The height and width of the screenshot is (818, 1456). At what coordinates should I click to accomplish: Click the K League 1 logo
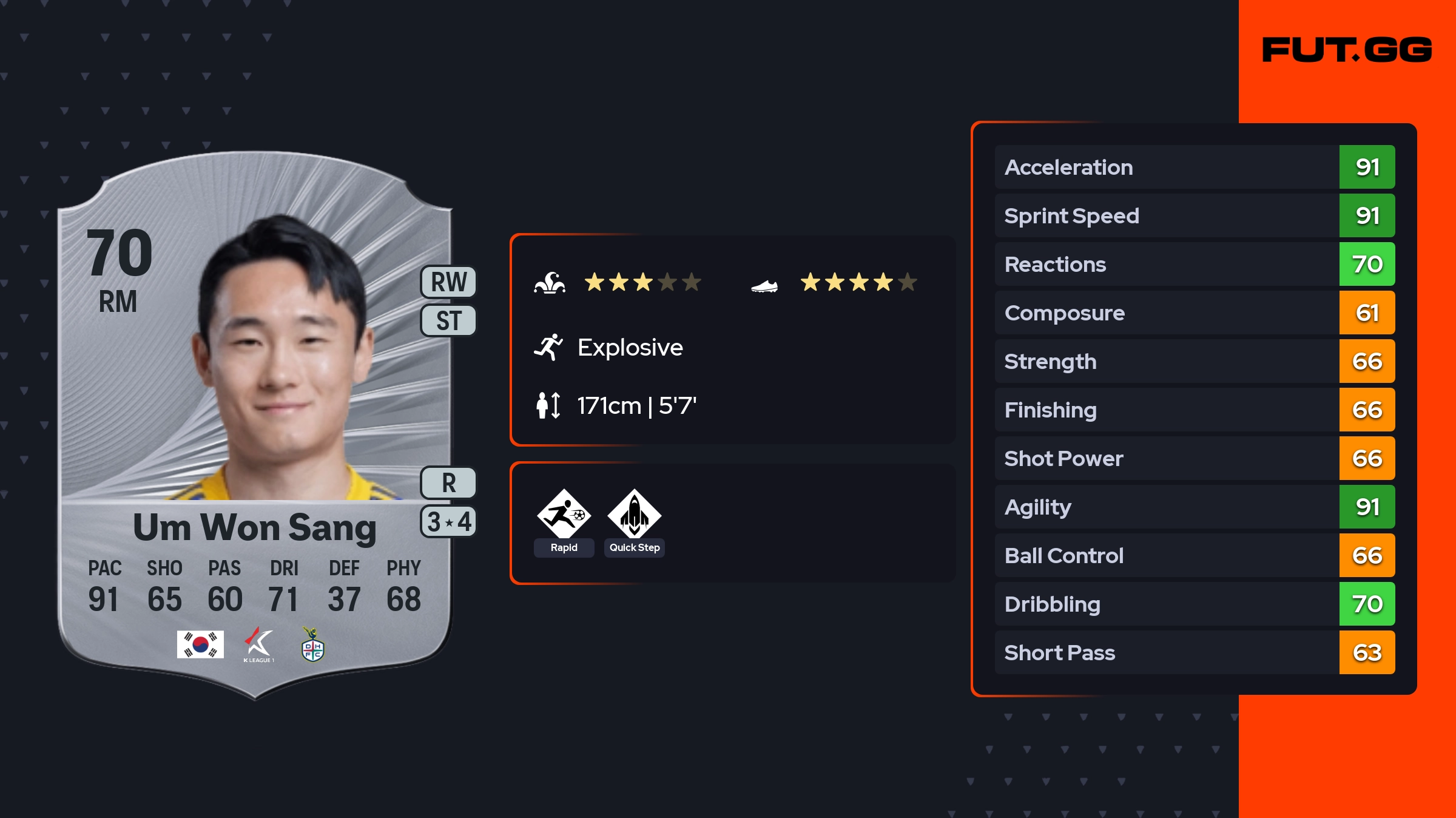click(258, 644)
